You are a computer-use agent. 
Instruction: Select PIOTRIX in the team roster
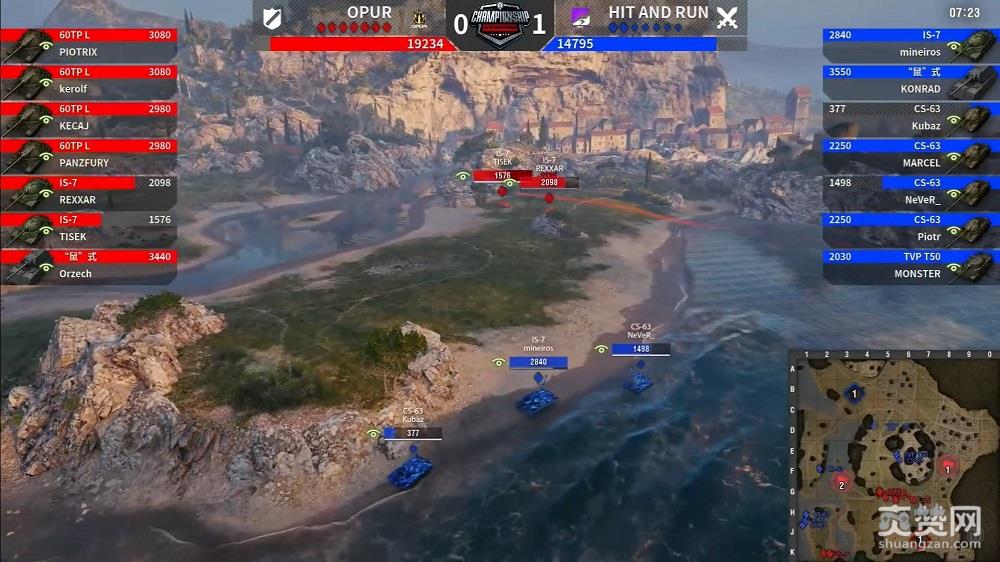(x=90, y=44)
